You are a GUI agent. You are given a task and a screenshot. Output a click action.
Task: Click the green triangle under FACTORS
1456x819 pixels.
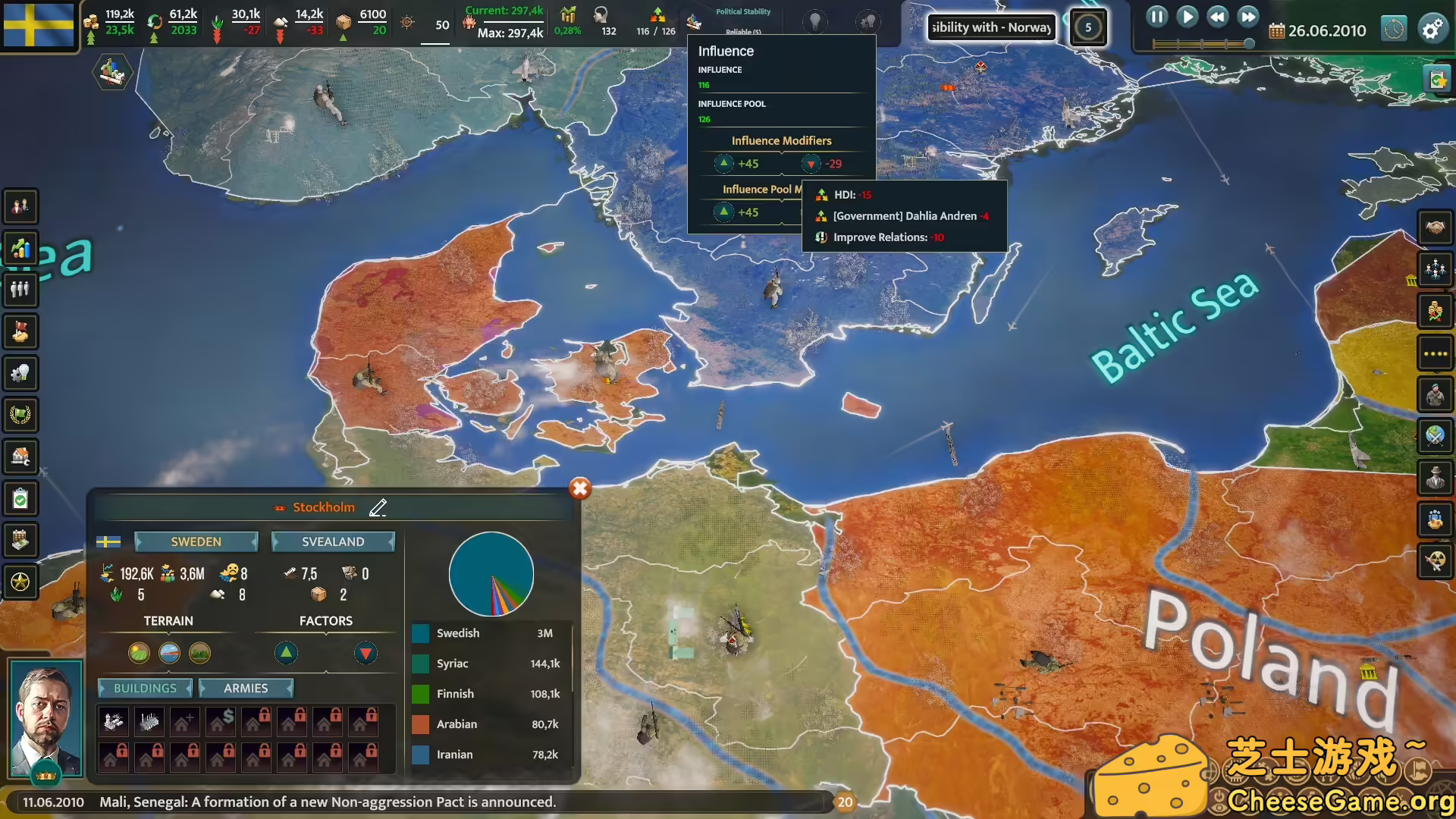(286, 653)
